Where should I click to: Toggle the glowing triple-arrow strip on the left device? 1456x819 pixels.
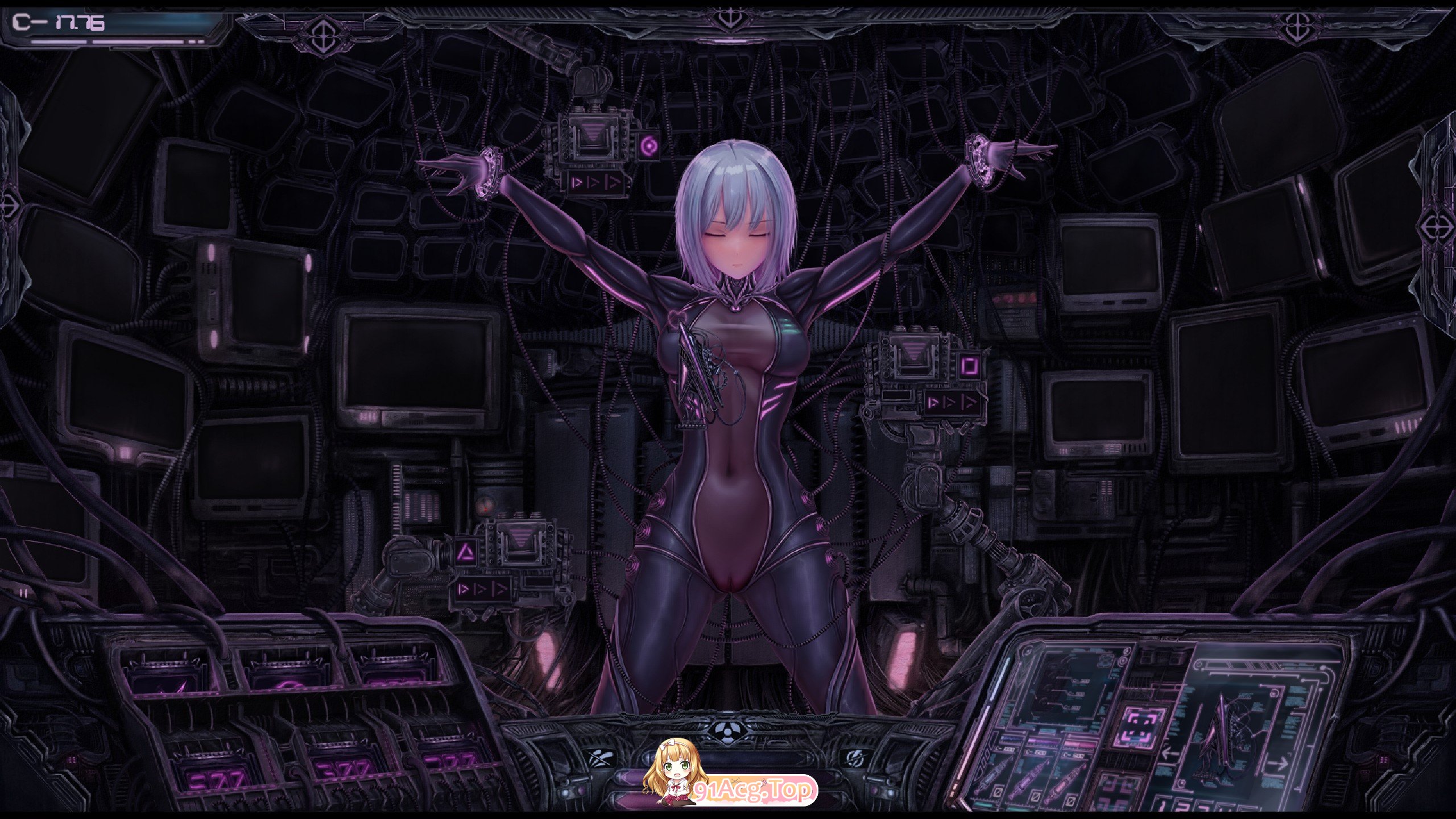click(x=482, y=590)
